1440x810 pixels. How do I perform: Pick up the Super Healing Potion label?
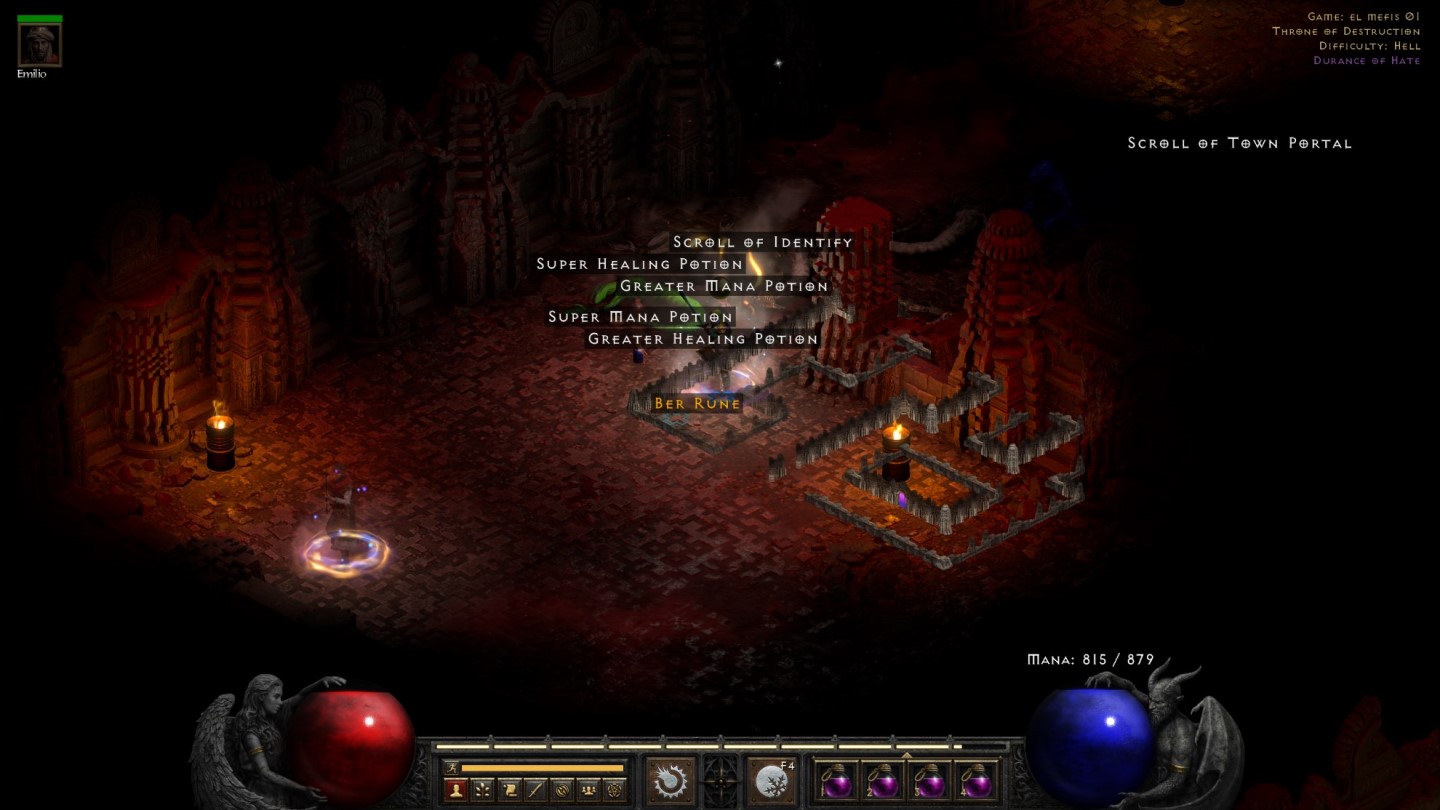(640, 264)
